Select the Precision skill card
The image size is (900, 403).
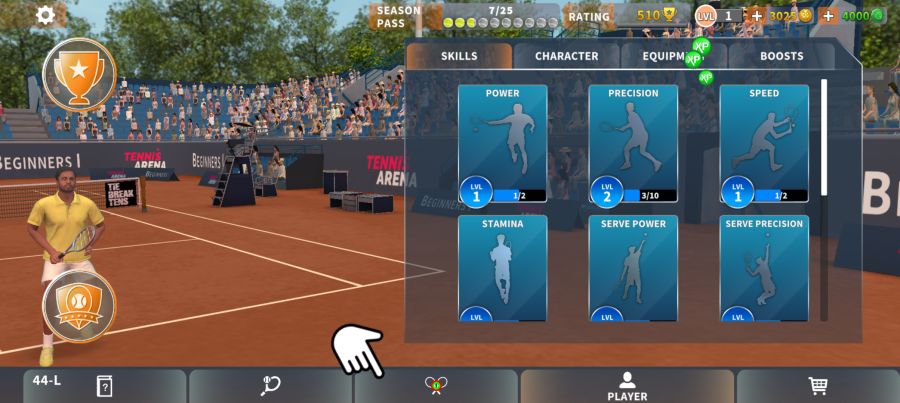[633, 144]
